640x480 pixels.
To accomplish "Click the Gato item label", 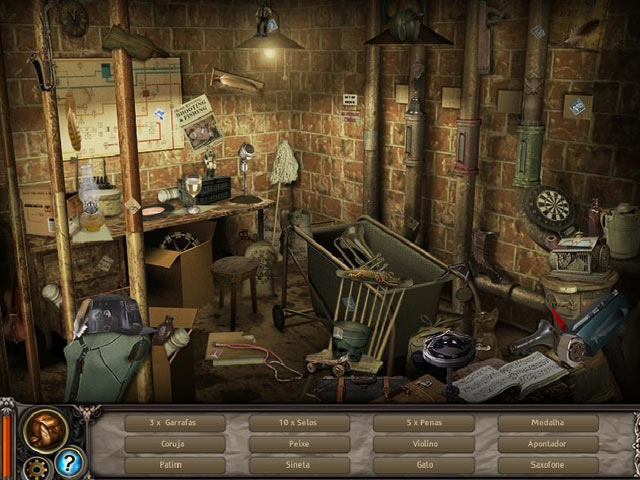I will [x=423, y=465].
